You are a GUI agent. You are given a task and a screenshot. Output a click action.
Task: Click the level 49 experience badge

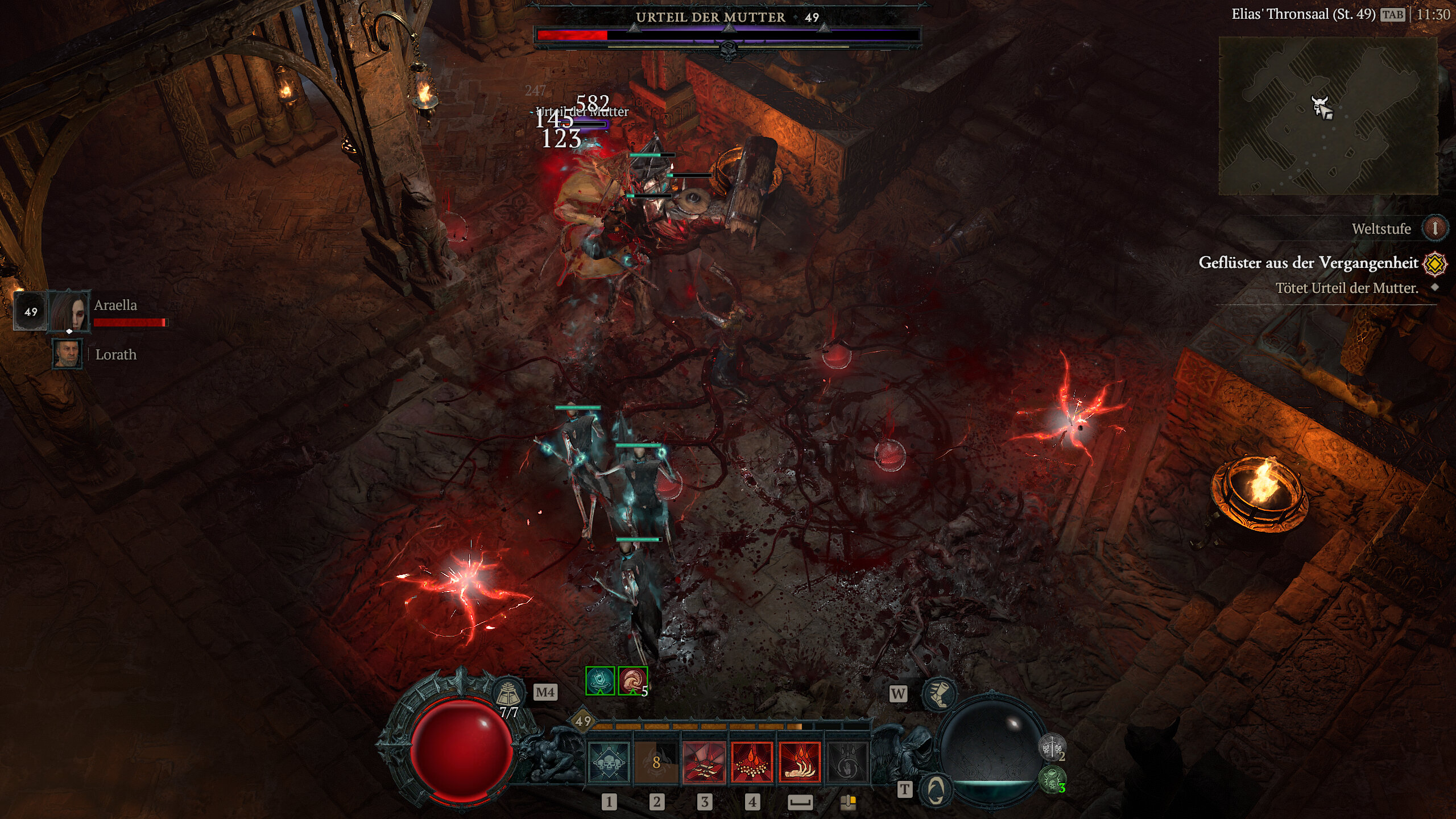[583, 722]
